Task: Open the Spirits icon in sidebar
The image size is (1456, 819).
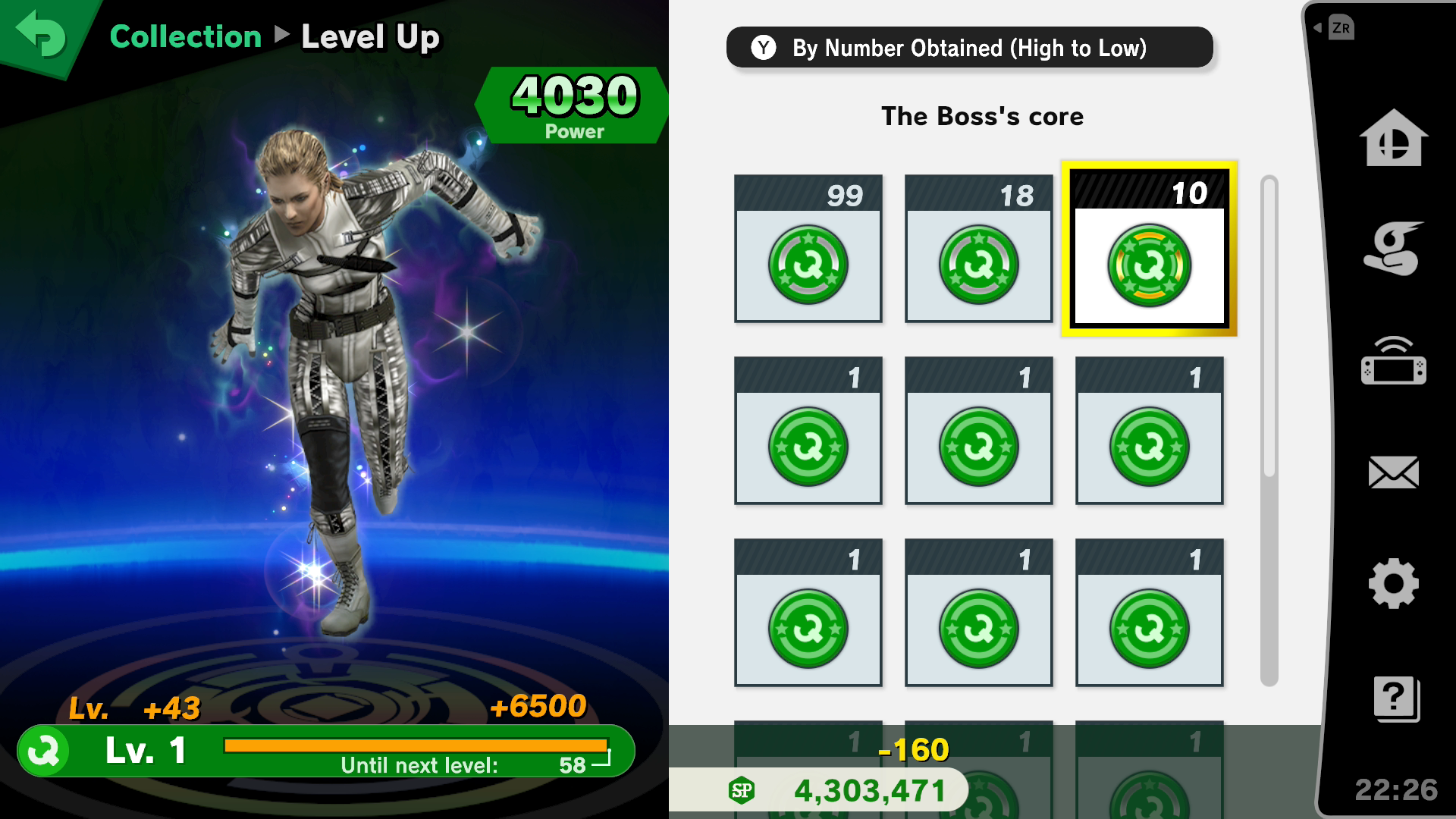Action: click(x=1393, y=249)
